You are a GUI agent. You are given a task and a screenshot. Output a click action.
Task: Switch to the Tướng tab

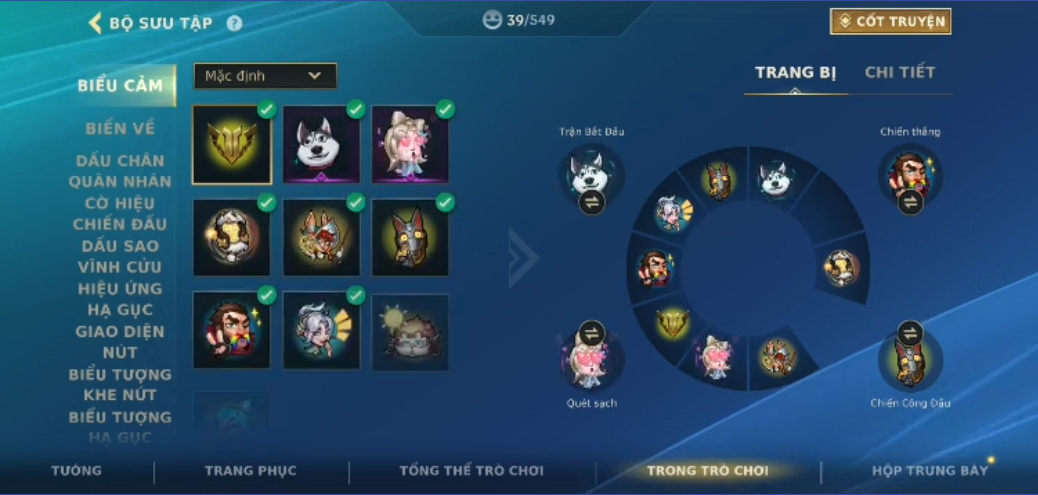[x=76, y=471]
